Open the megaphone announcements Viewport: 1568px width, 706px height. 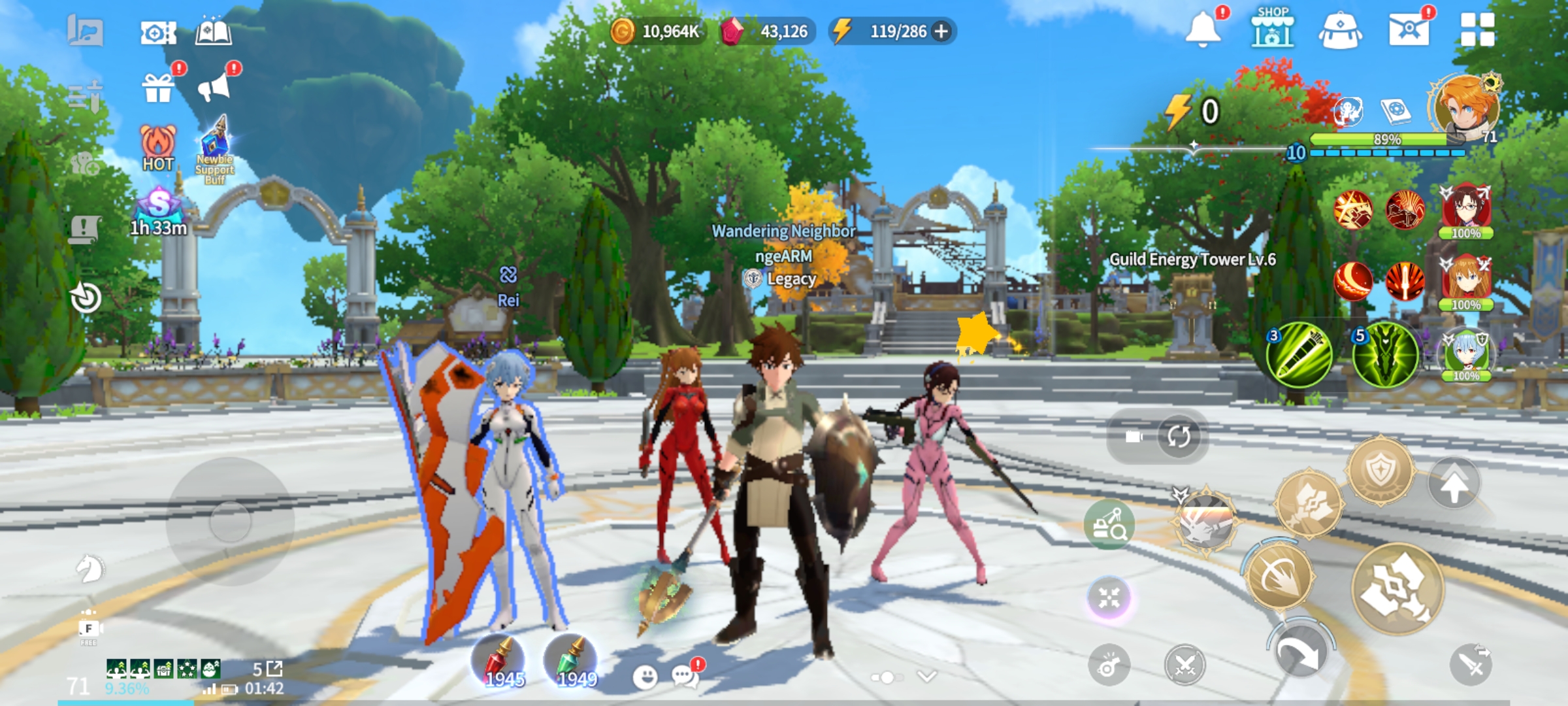[x=214, y=86]
